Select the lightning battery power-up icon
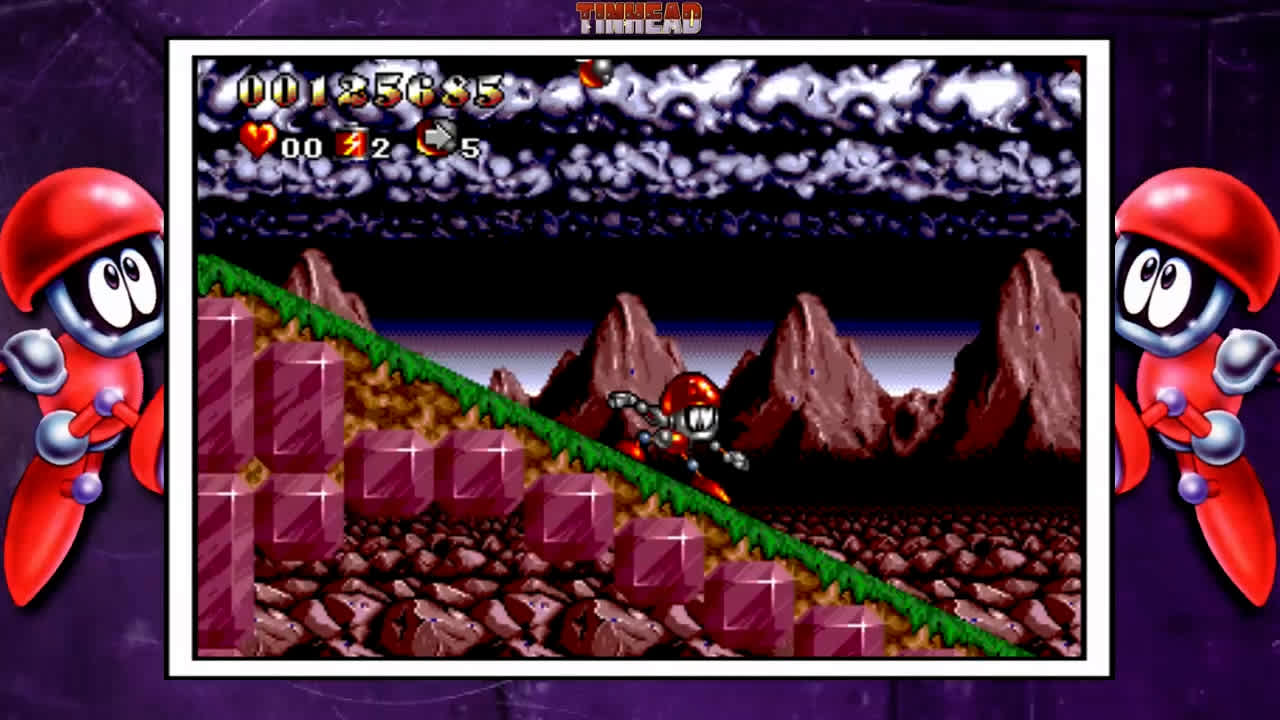 (x=349, y=142)
